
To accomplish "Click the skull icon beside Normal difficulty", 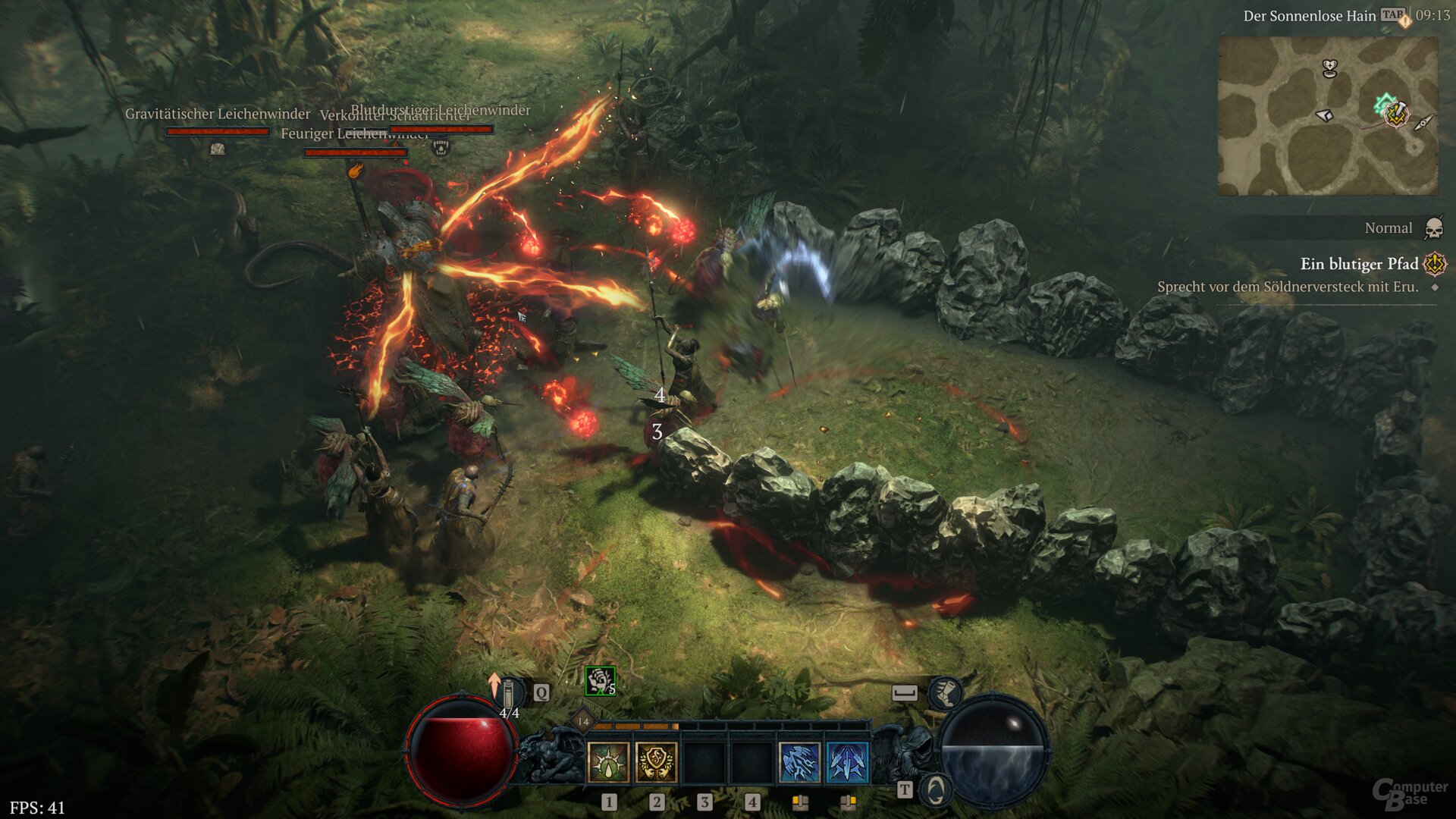I will [1433, 230].
